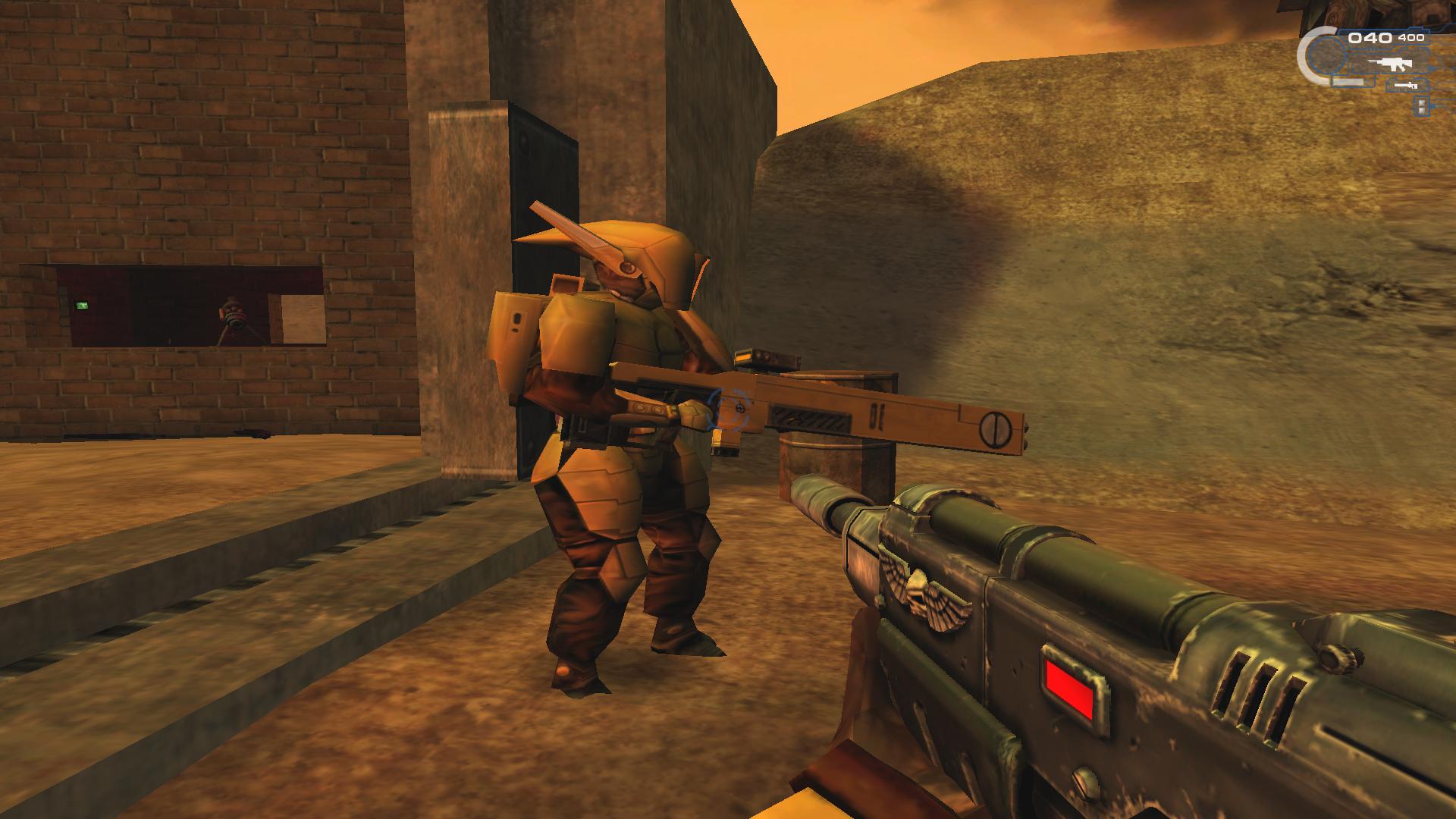Click the 040 clip ammo counter
This screenshot has width=1456, height=819.
click(1370, 38)
